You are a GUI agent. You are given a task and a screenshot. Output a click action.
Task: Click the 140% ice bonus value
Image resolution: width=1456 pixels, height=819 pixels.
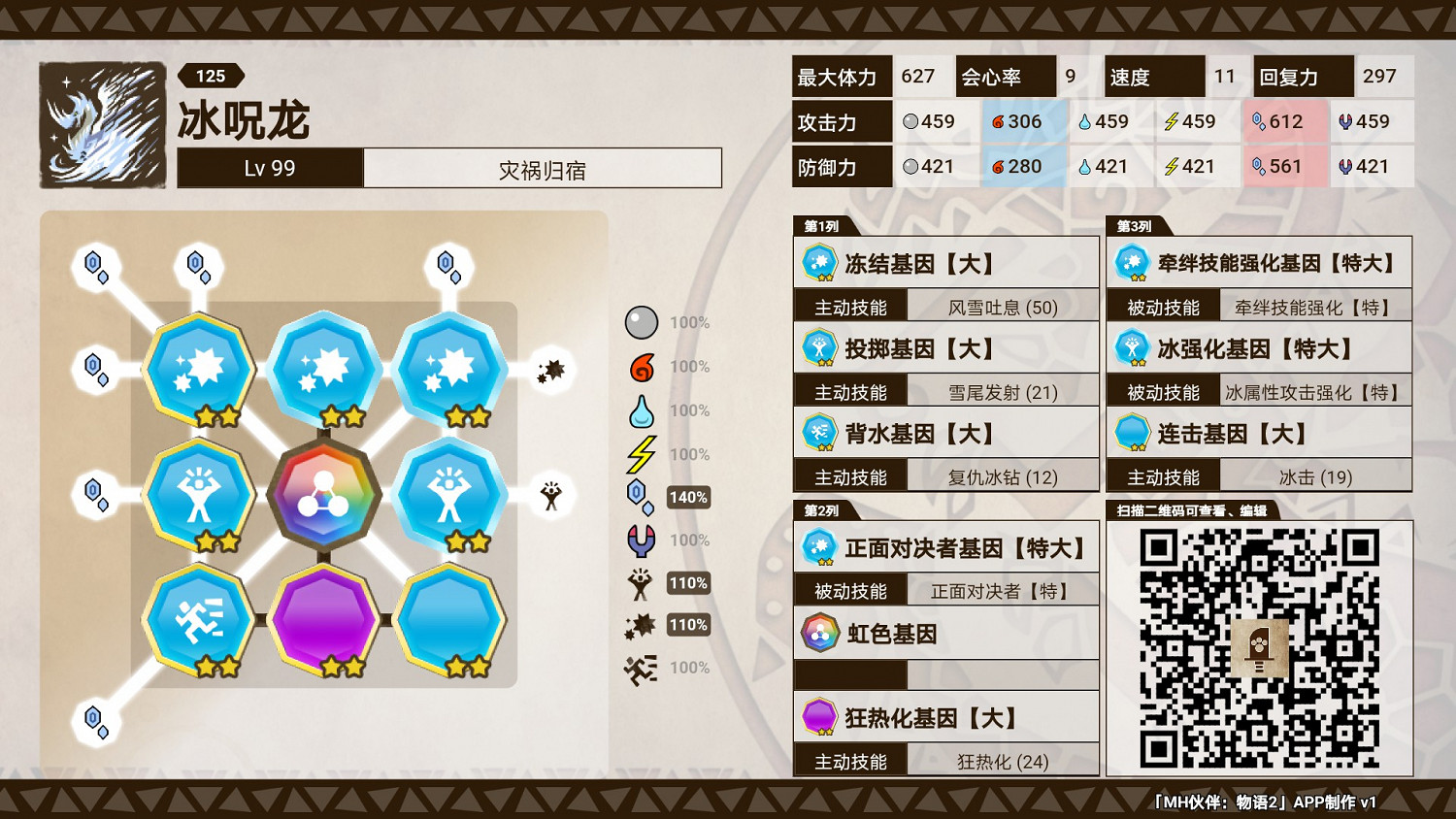687,497
